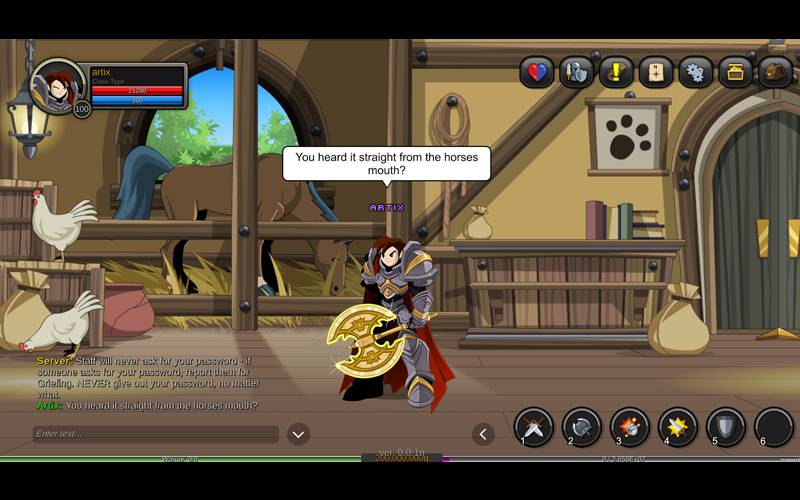Open the brown bag inventory icon

coord(775,72)
